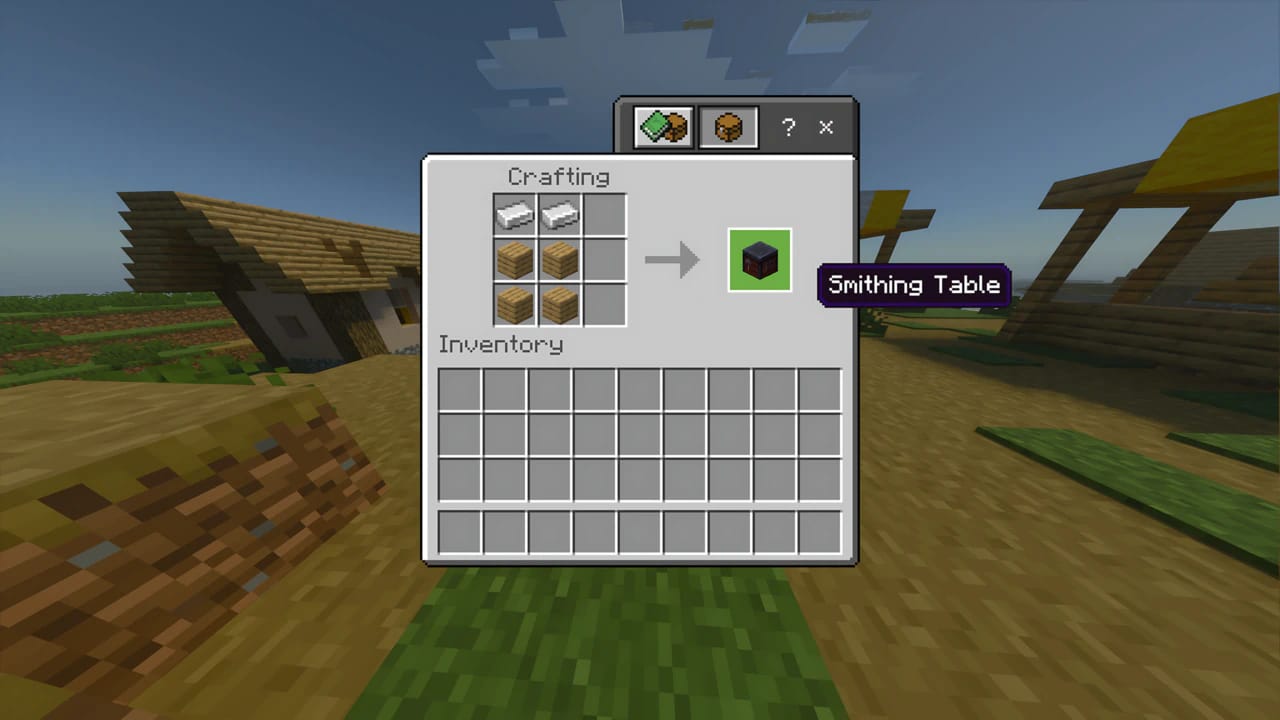Select the oak planks in middle row second slot

tap(559, 259)
